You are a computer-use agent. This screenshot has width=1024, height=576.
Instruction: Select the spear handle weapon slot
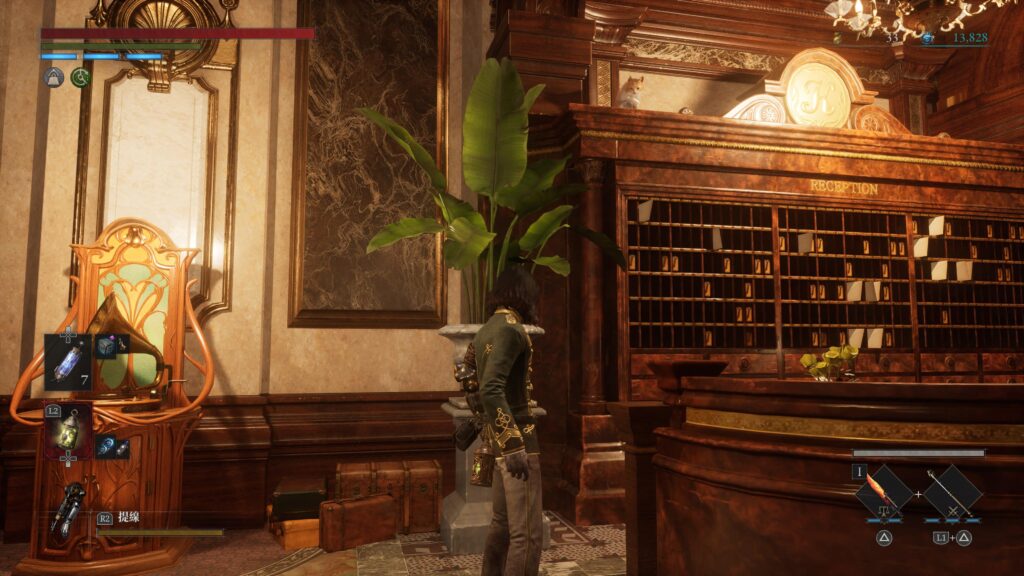[x=951, y=493]
